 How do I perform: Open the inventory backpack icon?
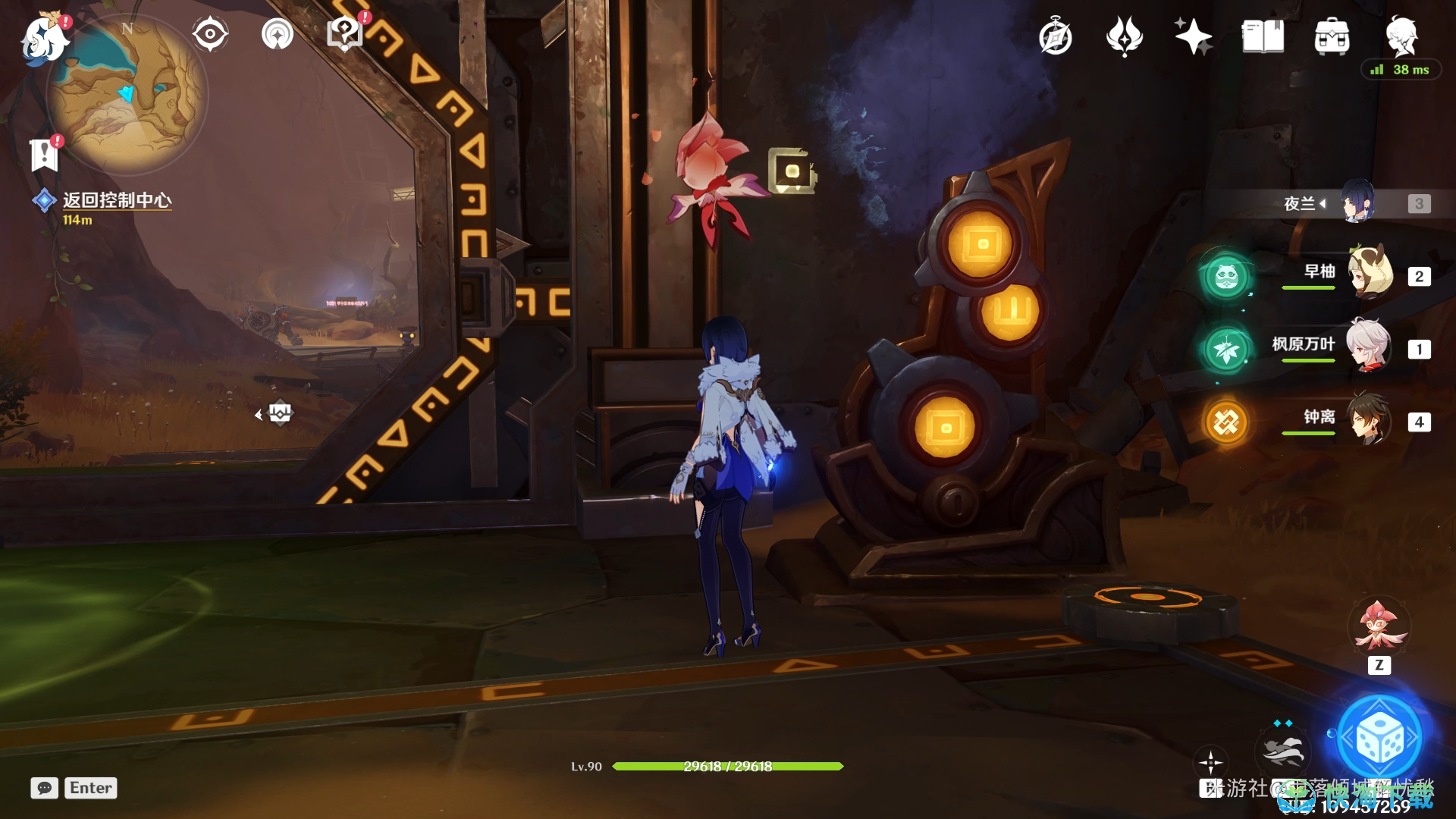click(1332, 36)
